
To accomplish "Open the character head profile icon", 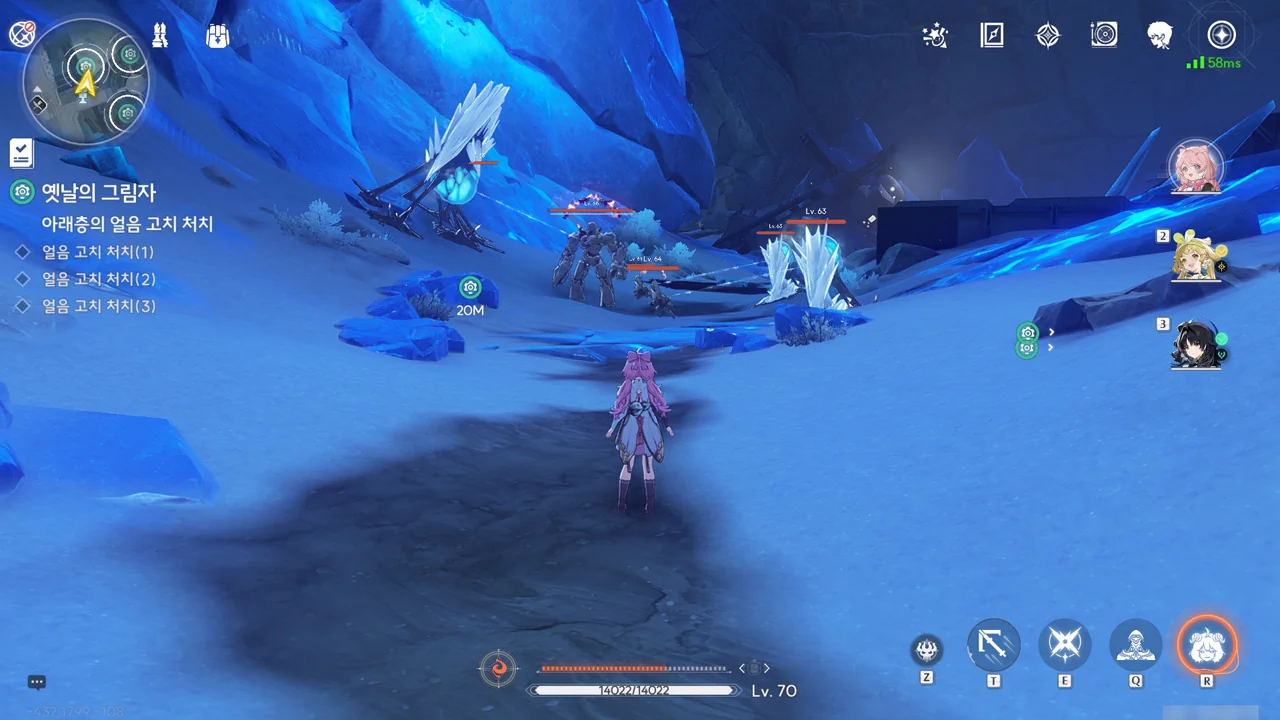I will [x=1160, y=36].
